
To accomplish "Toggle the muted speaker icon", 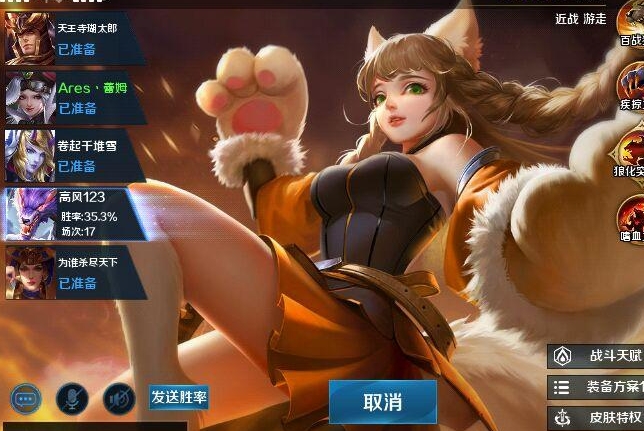I will (x=119, y=399).
